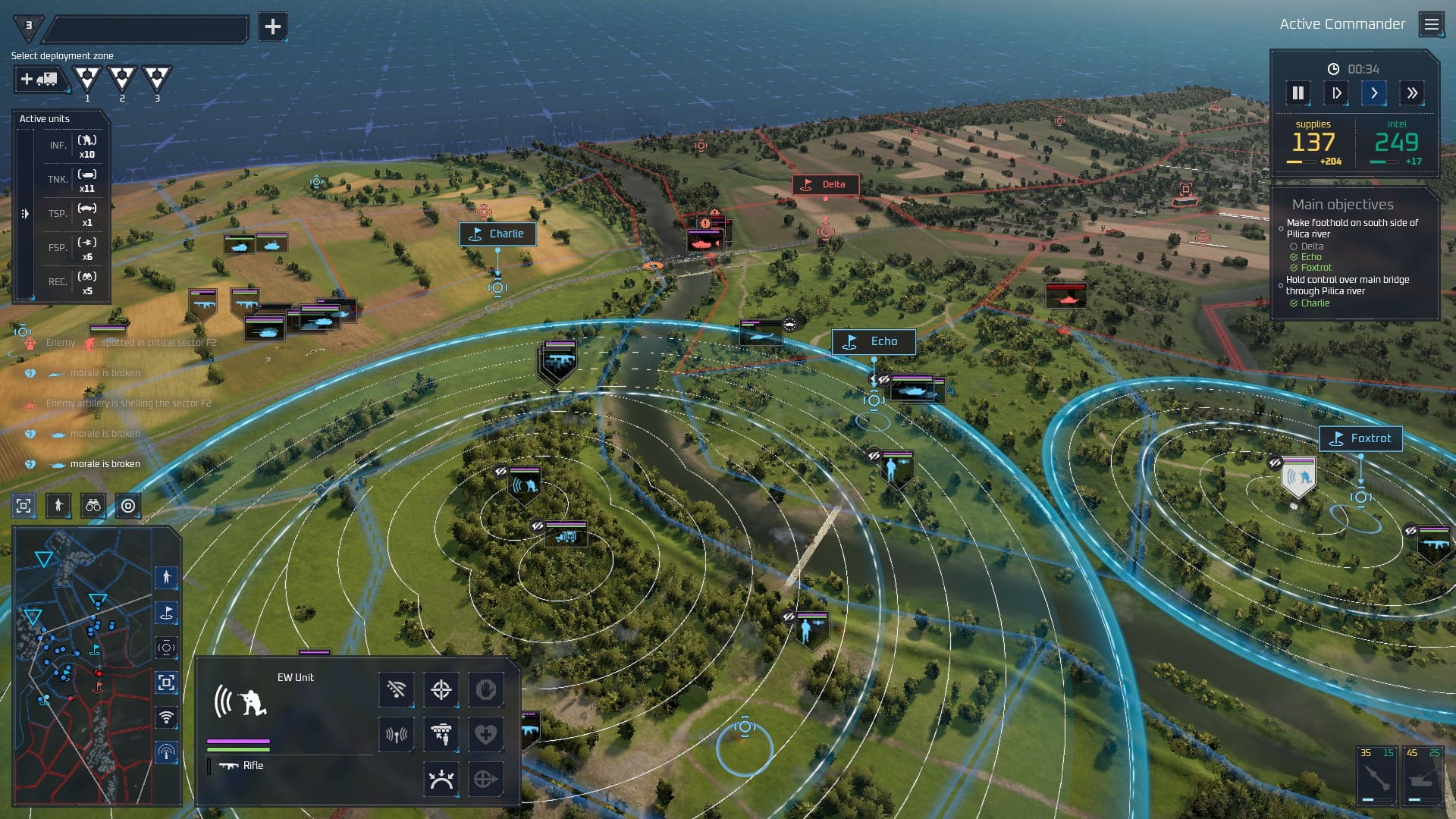The image size is (1456, 819).
Task: Click the plus button next to the top bar
Action: pyautogui.click(x=272, y=27)
